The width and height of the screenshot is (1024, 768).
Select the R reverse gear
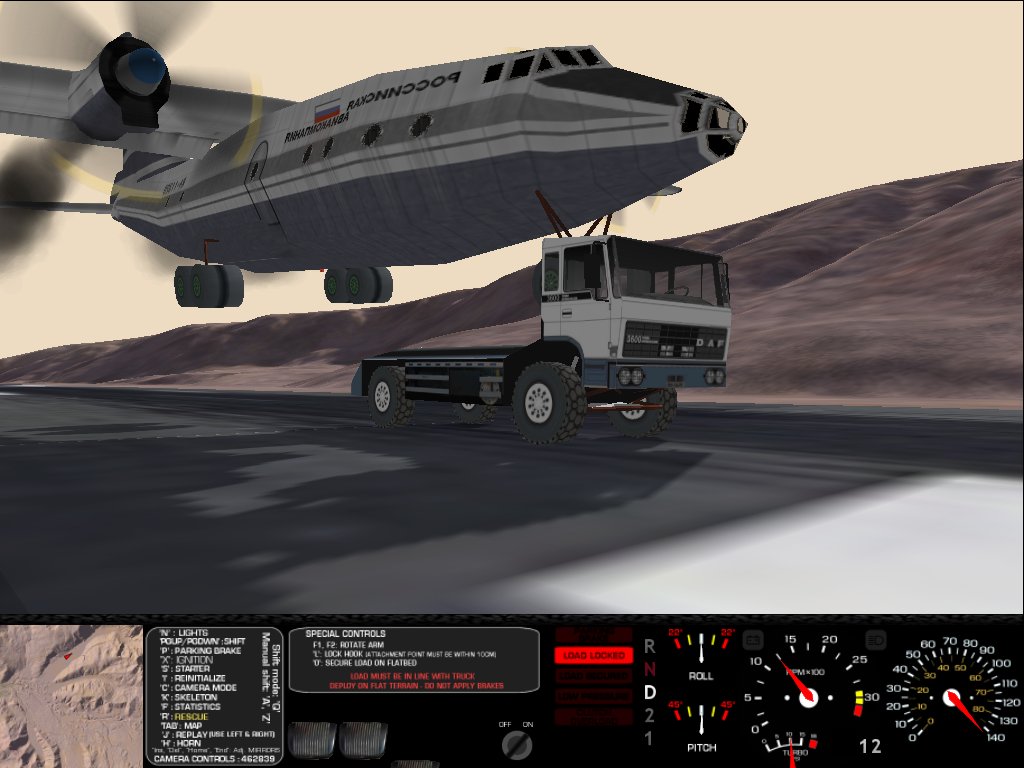649,646
